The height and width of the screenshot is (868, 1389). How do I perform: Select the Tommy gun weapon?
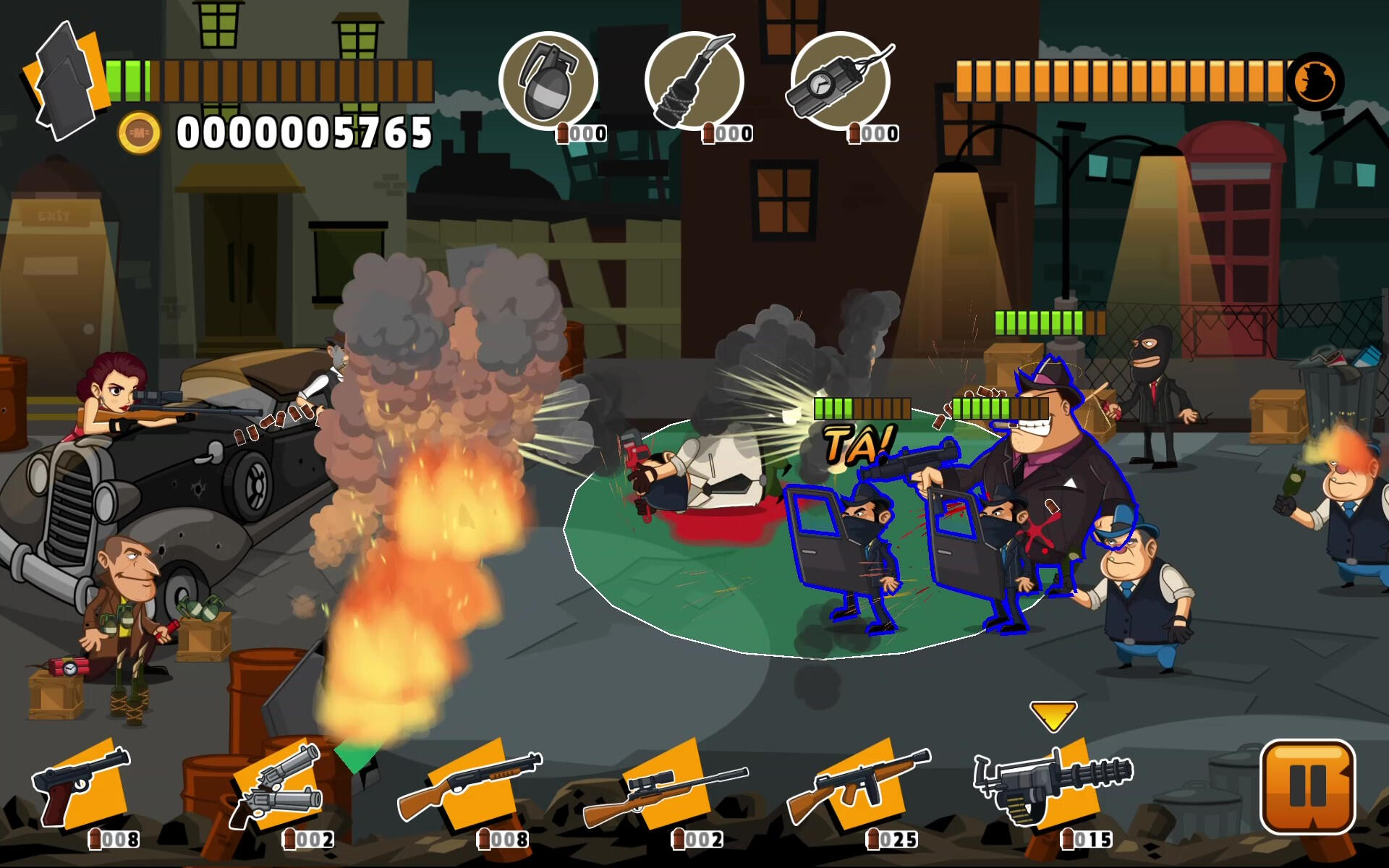(859, 787)
